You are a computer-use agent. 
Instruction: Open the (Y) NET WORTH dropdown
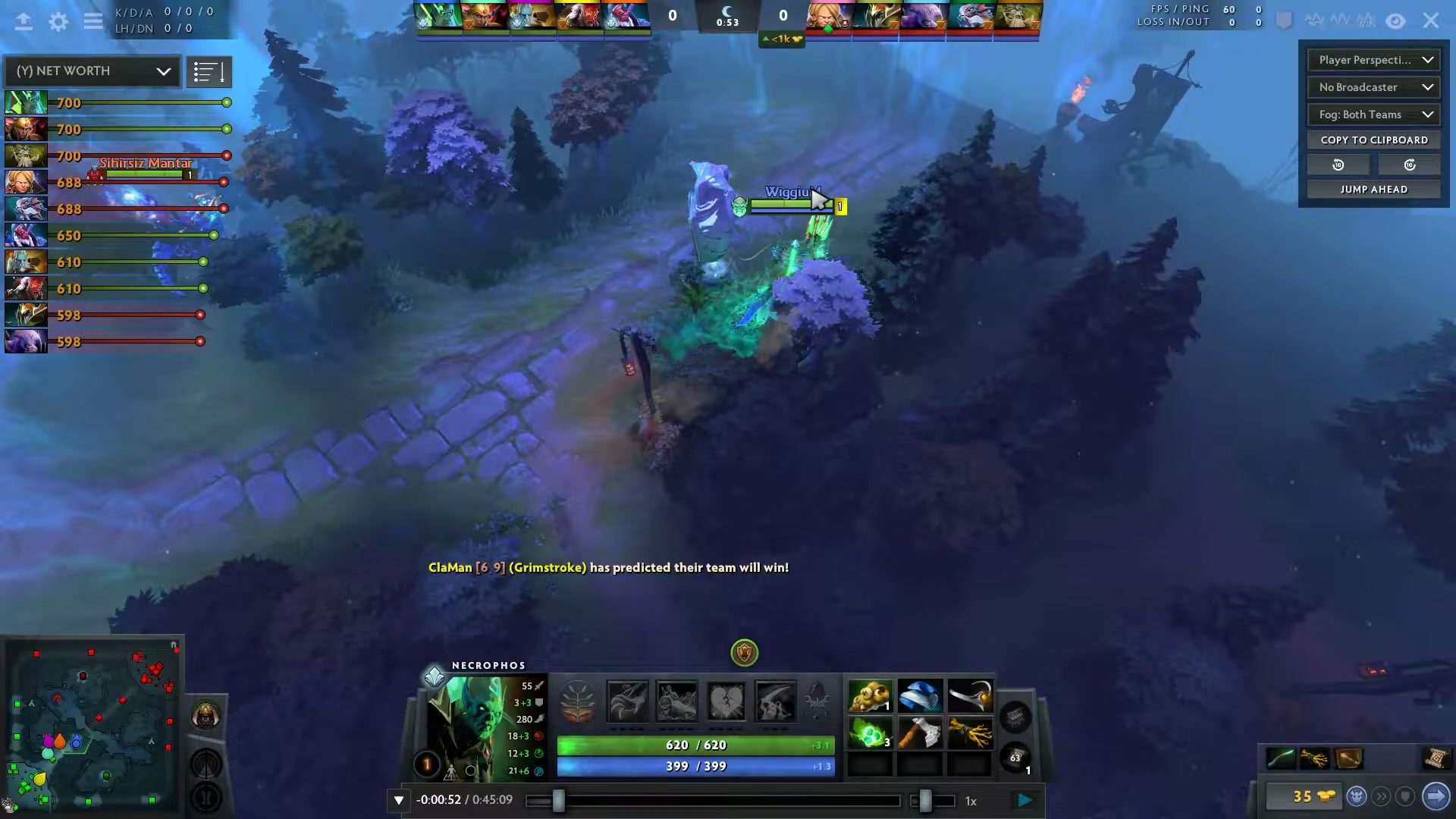91,71
